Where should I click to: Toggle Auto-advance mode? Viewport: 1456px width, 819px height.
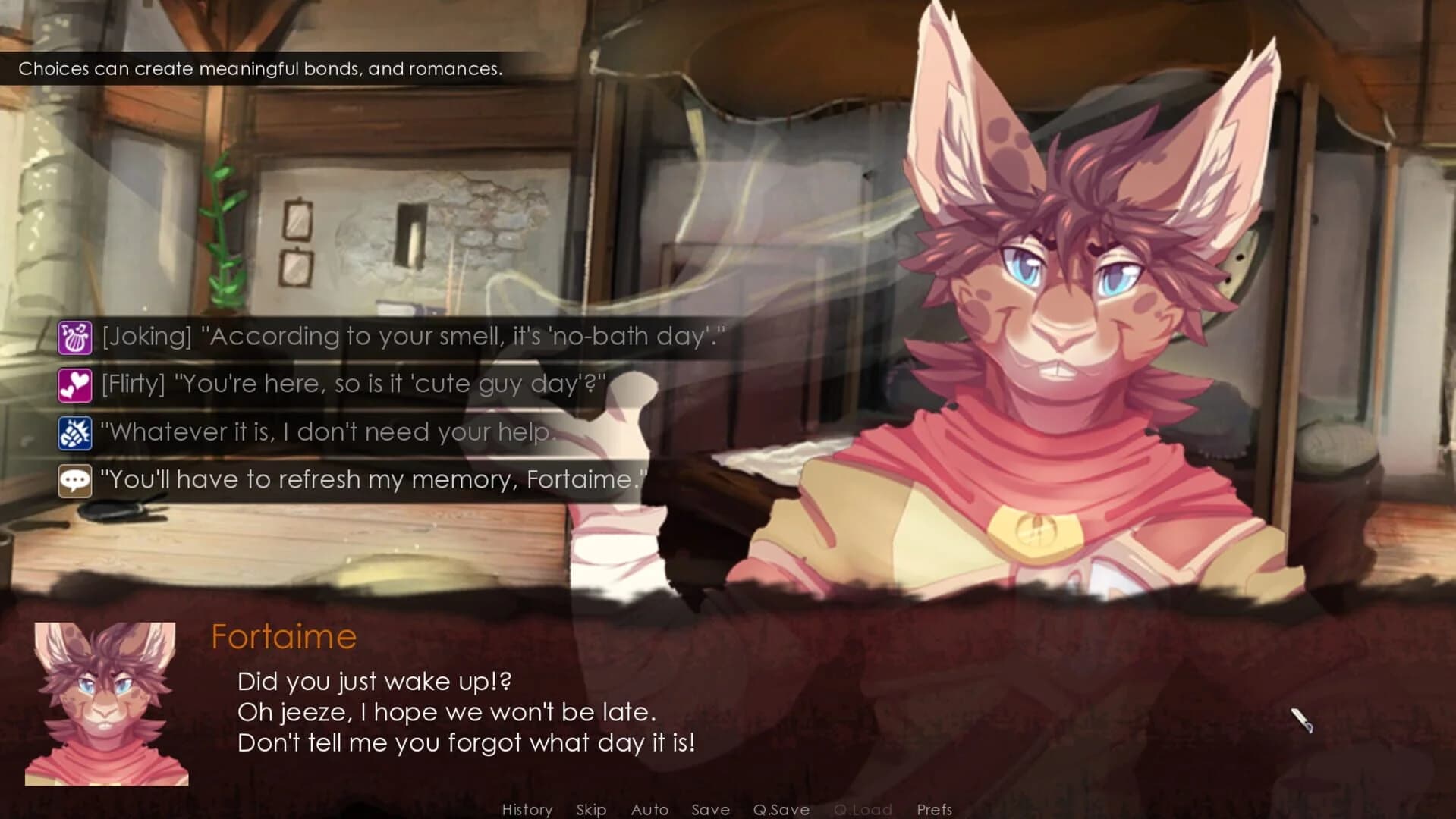(x=649, y=809)
